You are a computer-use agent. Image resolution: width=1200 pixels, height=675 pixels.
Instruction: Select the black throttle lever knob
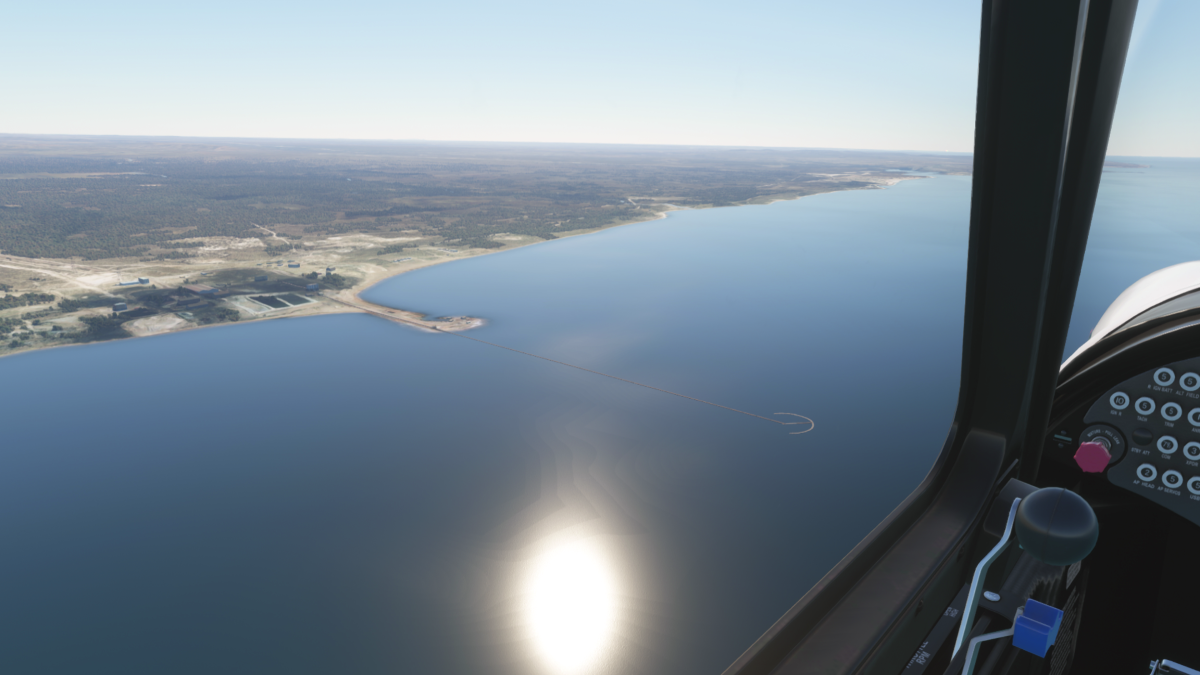coord(1055,524)
